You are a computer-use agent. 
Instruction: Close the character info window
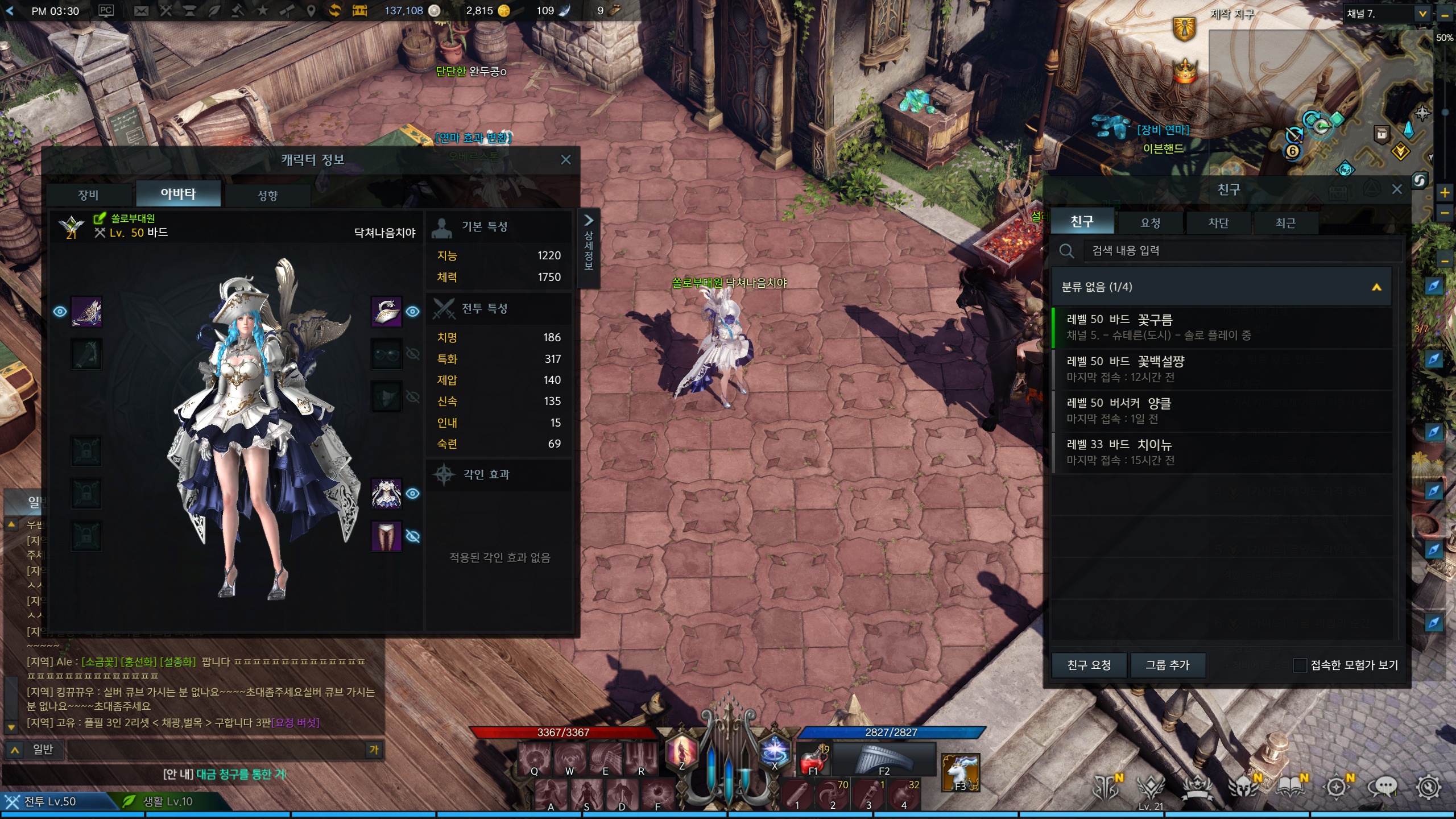click(x=565, y=160)
